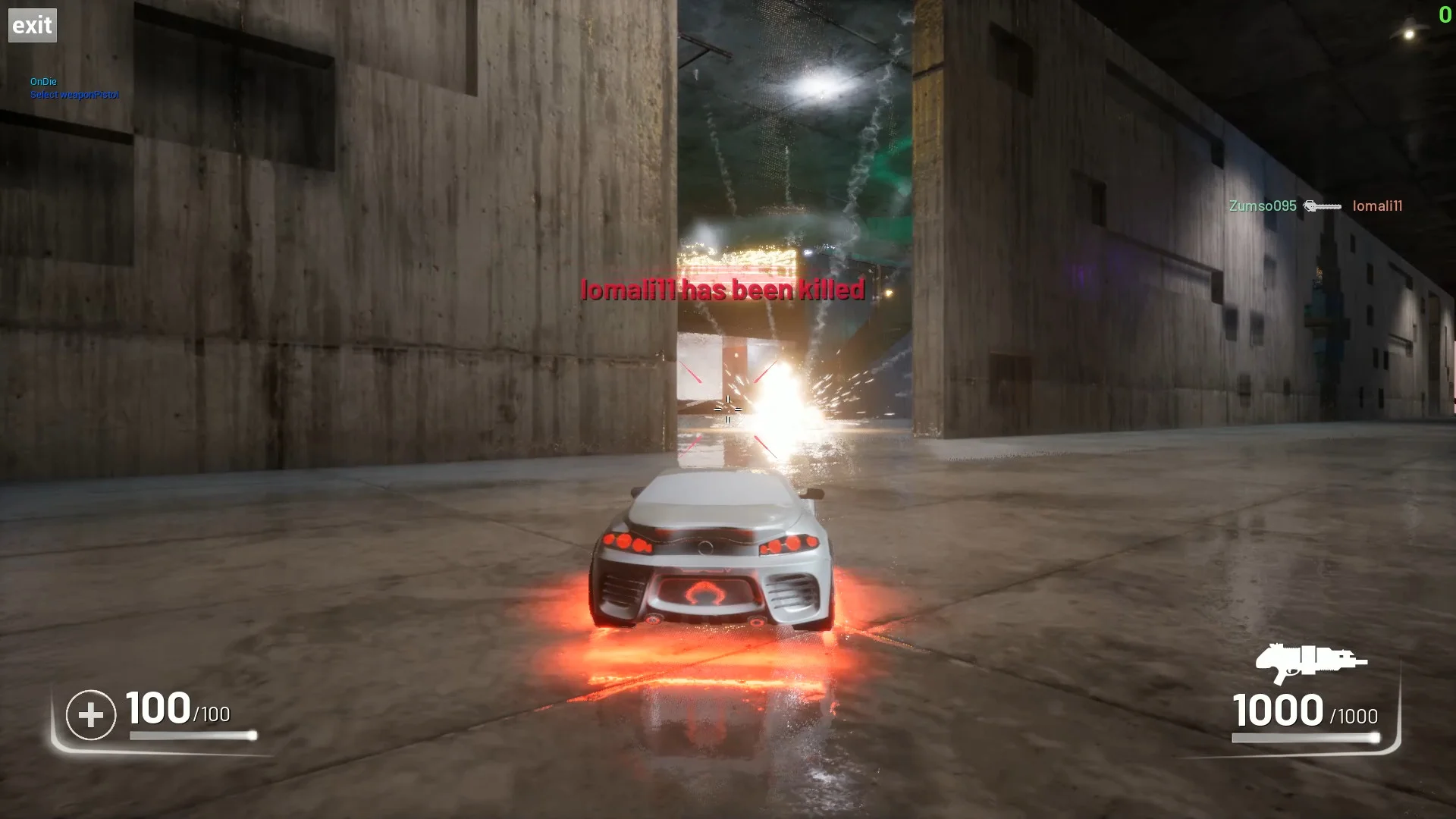Click the ammo progress bar under 1000/1000
Screen dimensions: 1456x819
[x=1304, y=736]
